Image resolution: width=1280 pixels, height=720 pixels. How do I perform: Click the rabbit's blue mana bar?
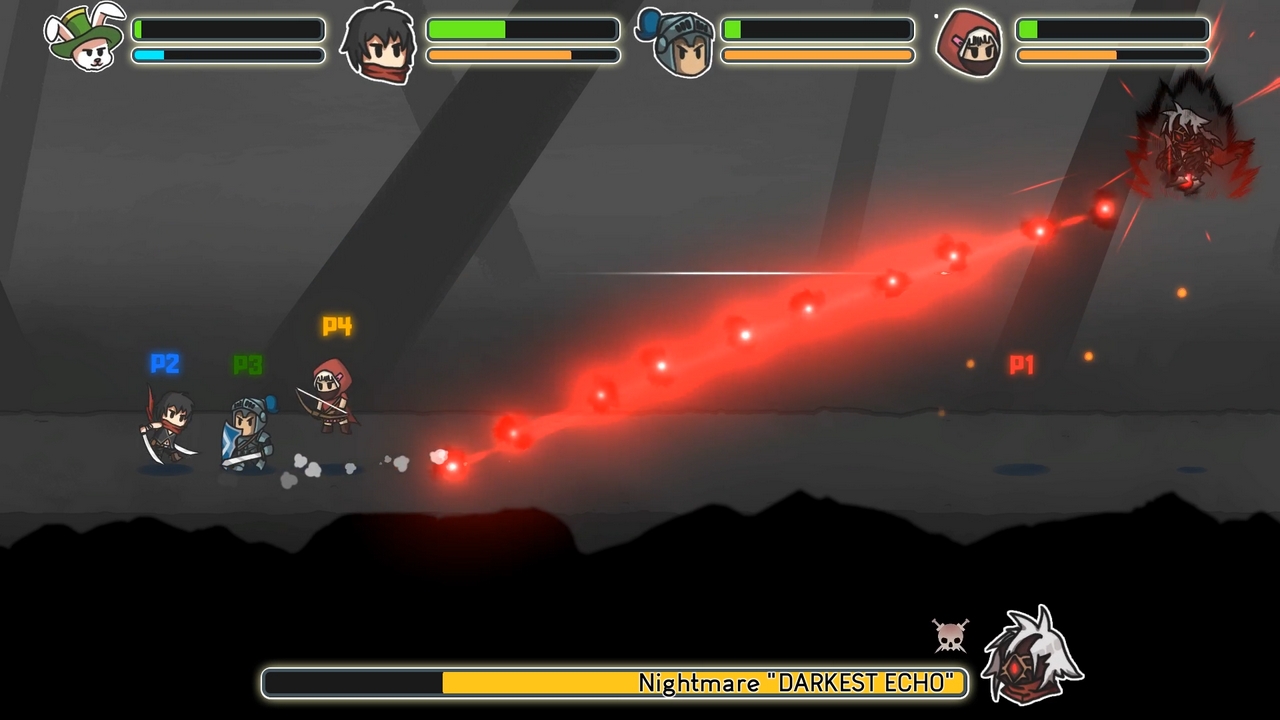click(228, 55)
